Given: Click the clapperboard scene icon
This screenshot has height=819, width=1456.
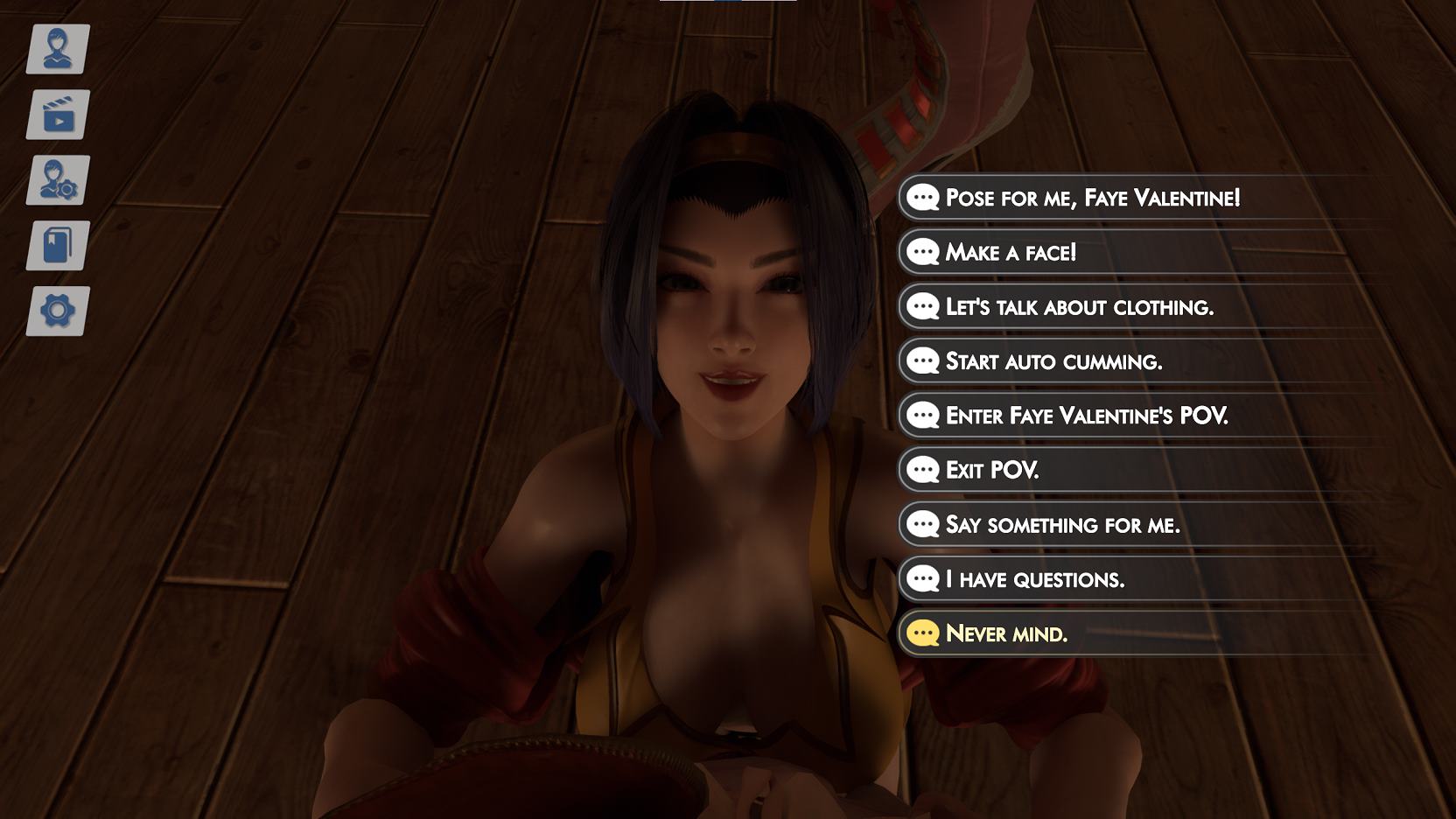Looking at the screenshot, I should pos(58,115).
